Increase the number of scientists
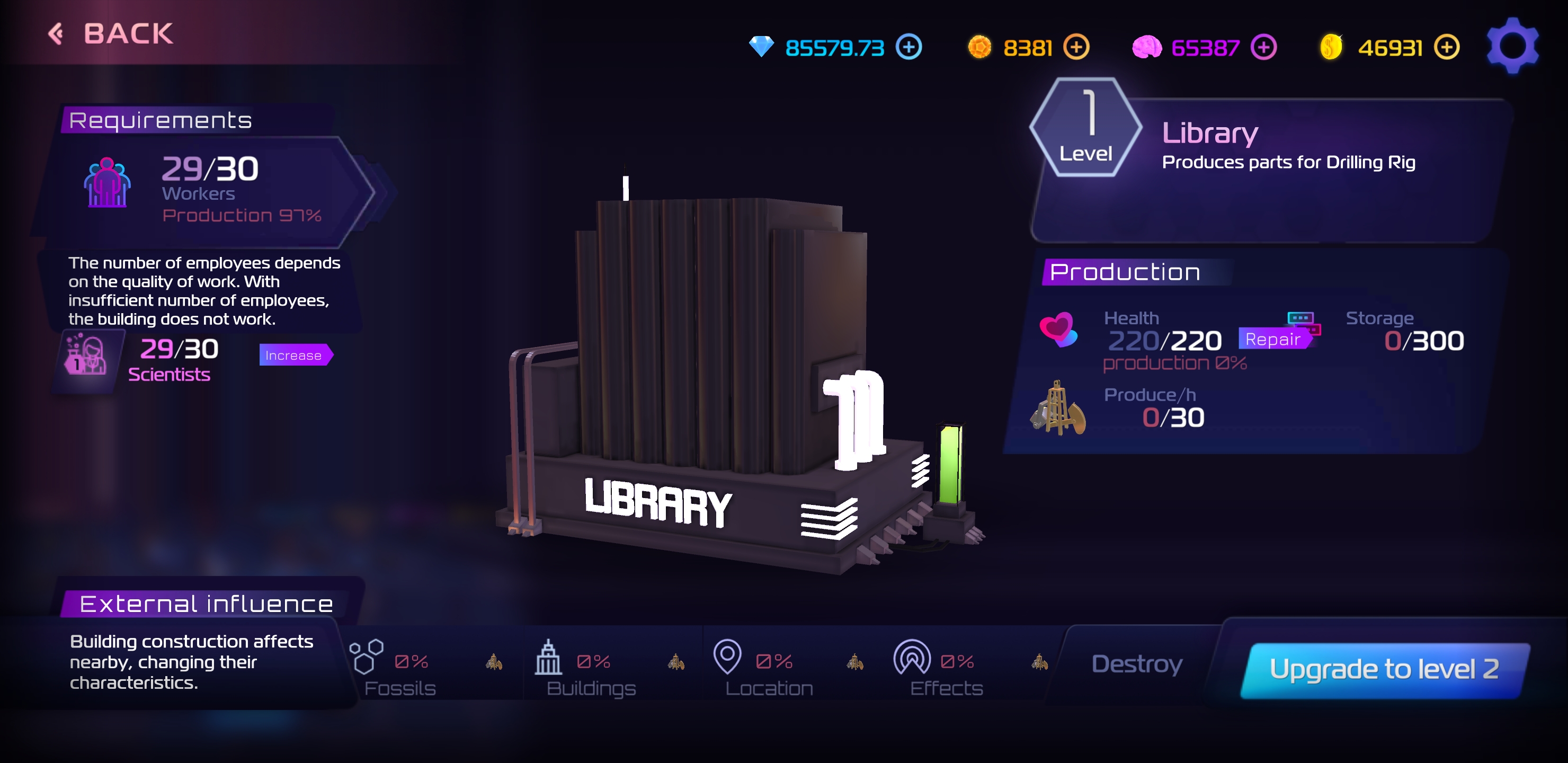Viewport: 1568px width, 763px height. [x=295, y=355]
